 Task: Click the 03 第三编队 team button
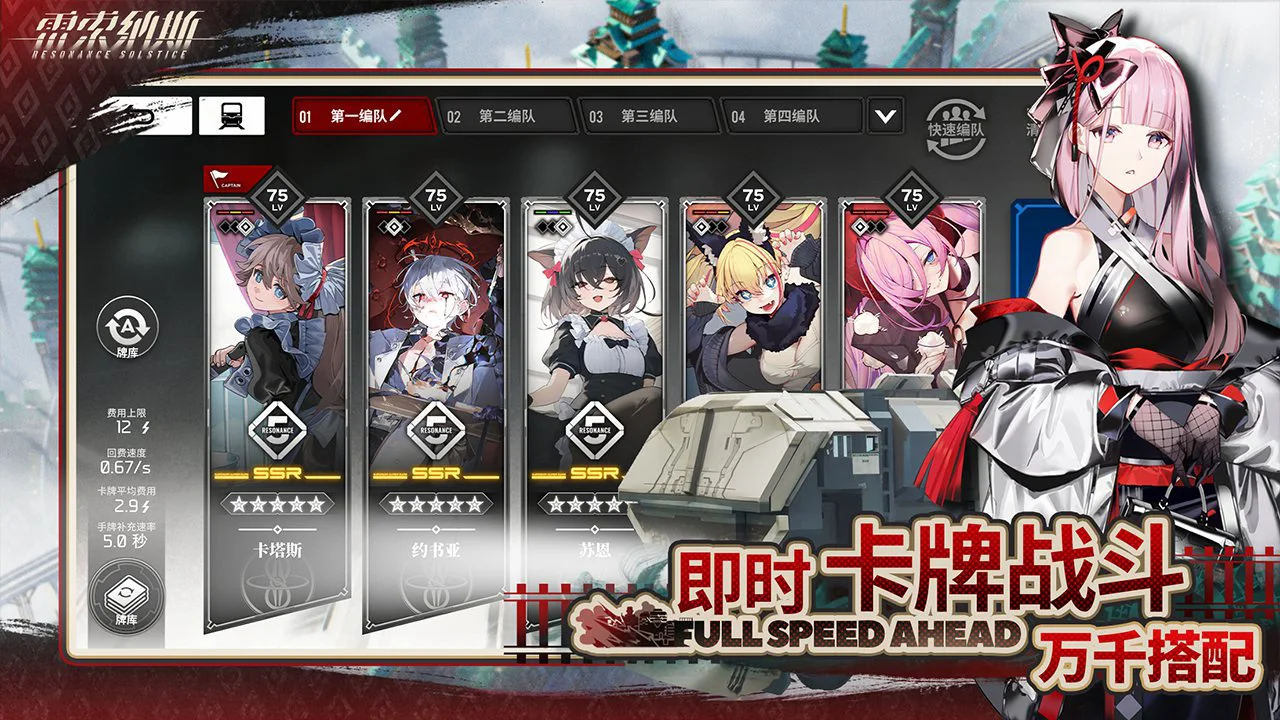coord(650,116)
